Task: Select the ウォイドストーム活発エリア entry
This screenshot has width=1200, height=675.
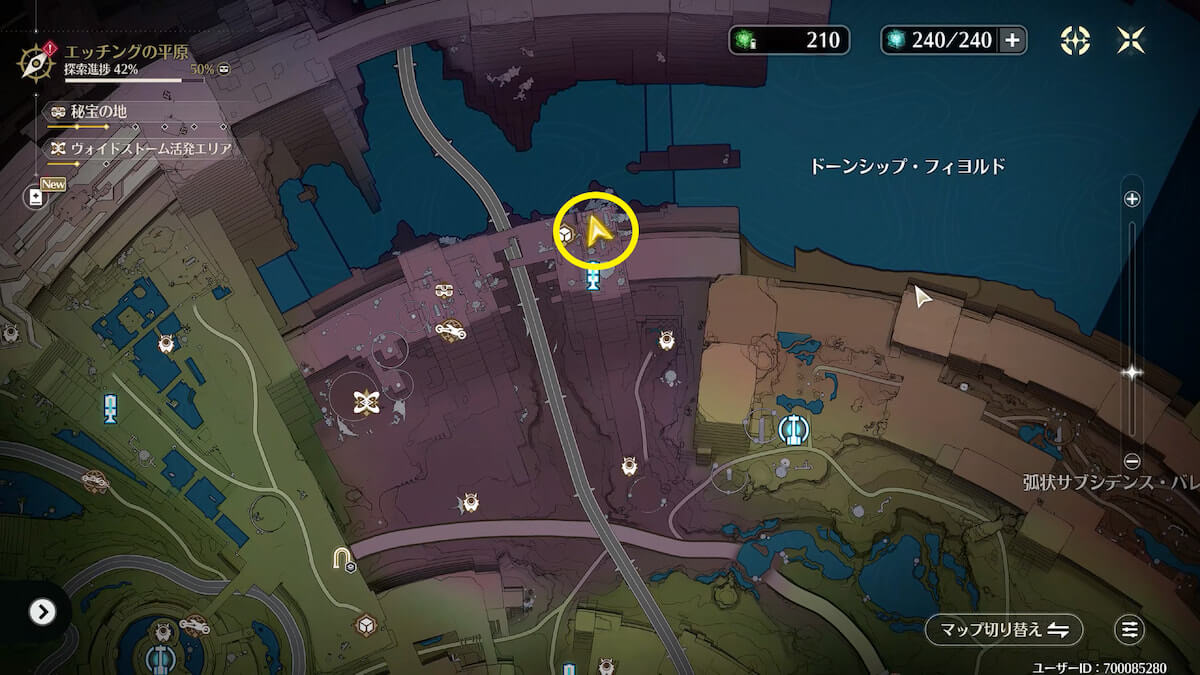Action: (x=140, y=149)
